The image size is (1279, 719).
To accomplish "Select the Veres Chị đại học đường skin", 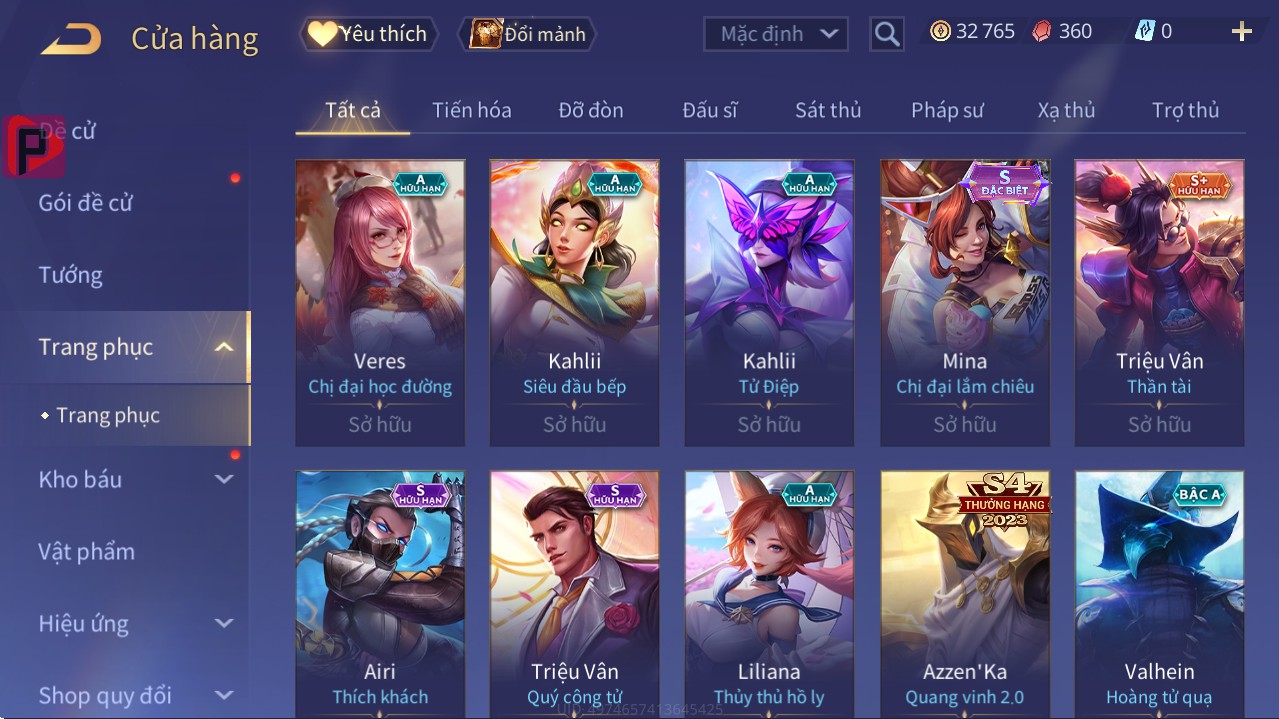I will 380,302.
